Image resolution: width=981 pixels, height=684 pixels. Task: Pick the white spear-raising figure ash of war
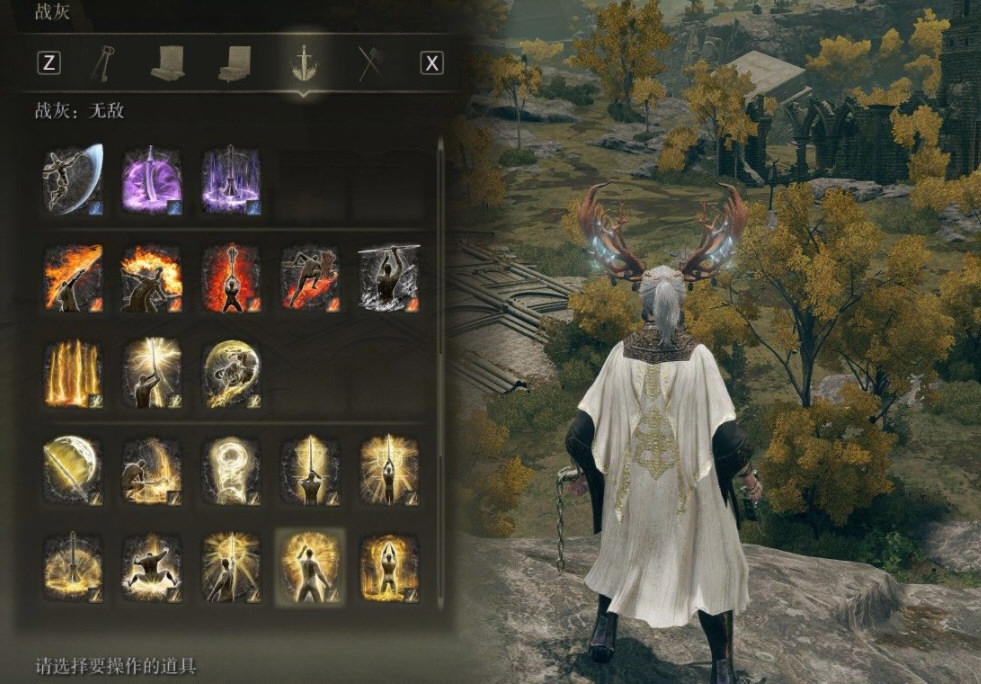pyautogui.click(x=389, y=276)
